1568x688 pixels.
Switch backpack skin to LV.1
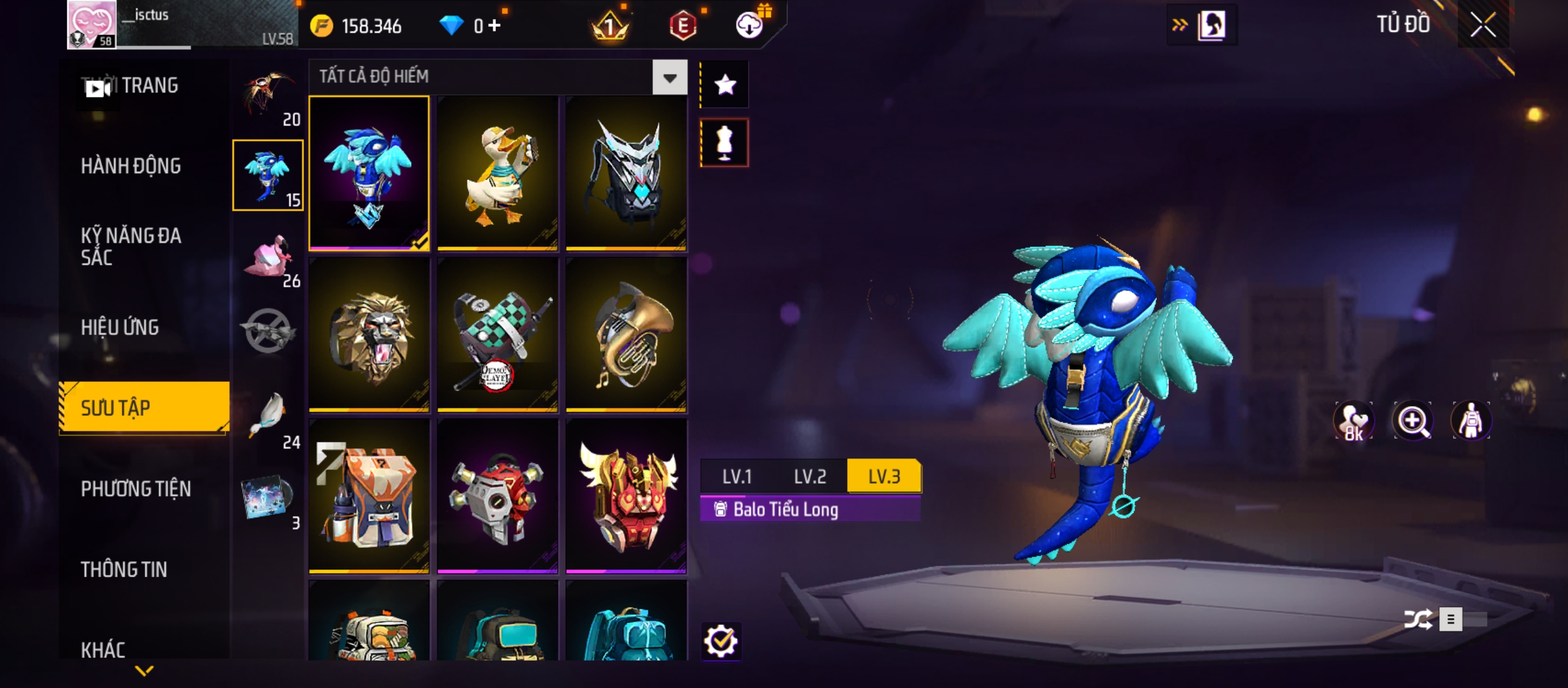click(x=737, y=477)
